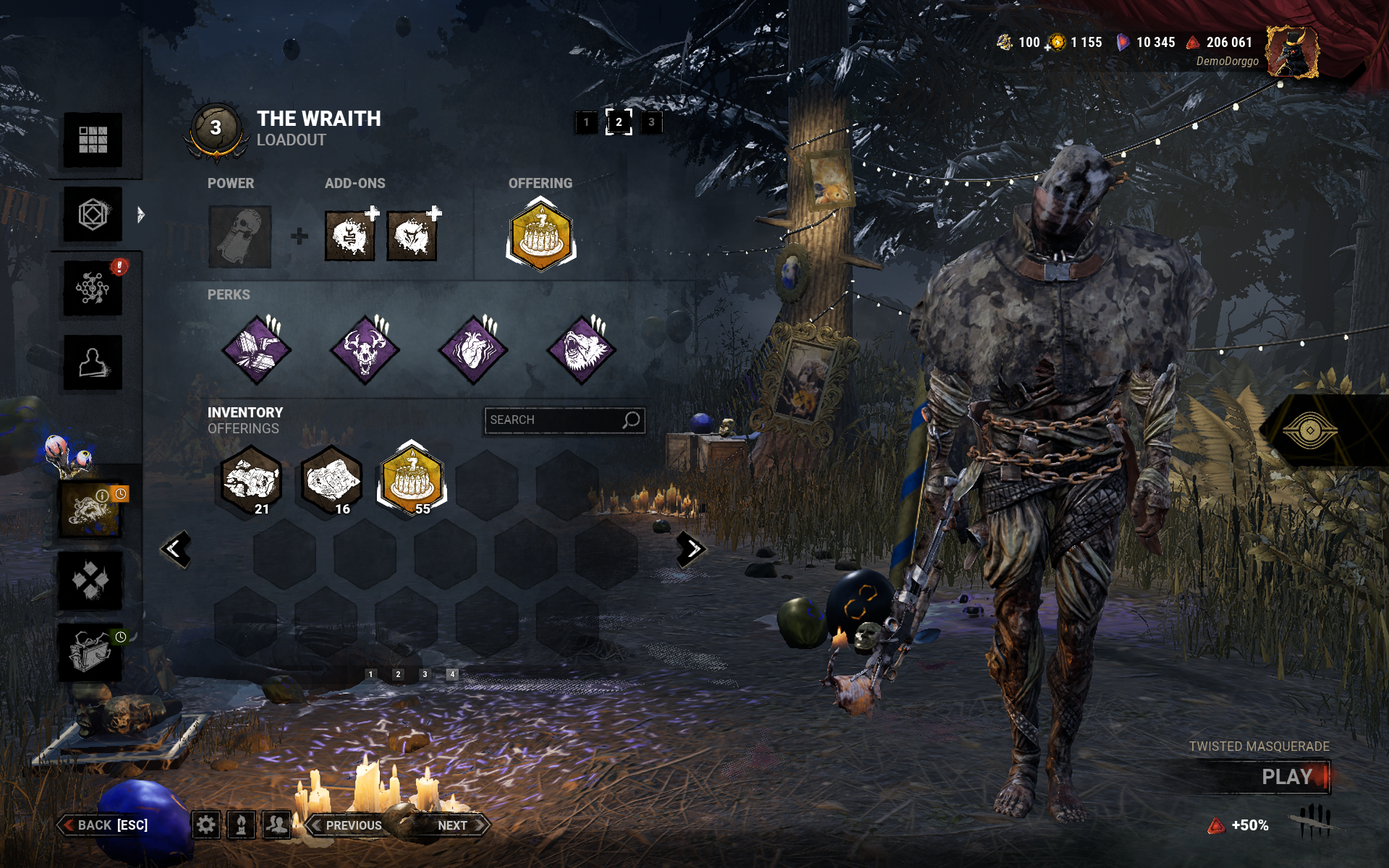Open the character customization silhouette menu
The image size is (1389, 868).
[x=93, y=362]
